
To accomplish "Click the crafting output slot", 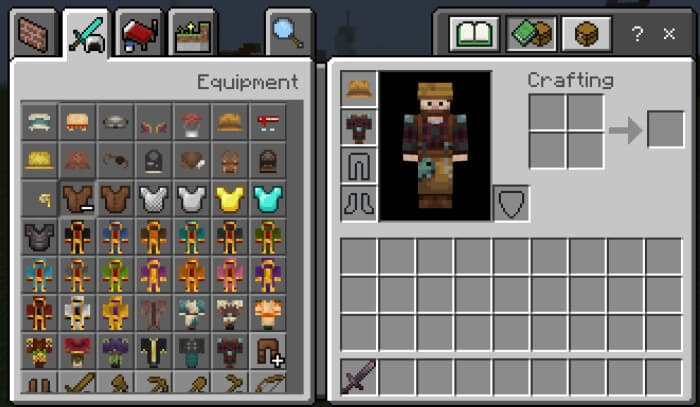I will pyautogui.click(x=666, y=130).
